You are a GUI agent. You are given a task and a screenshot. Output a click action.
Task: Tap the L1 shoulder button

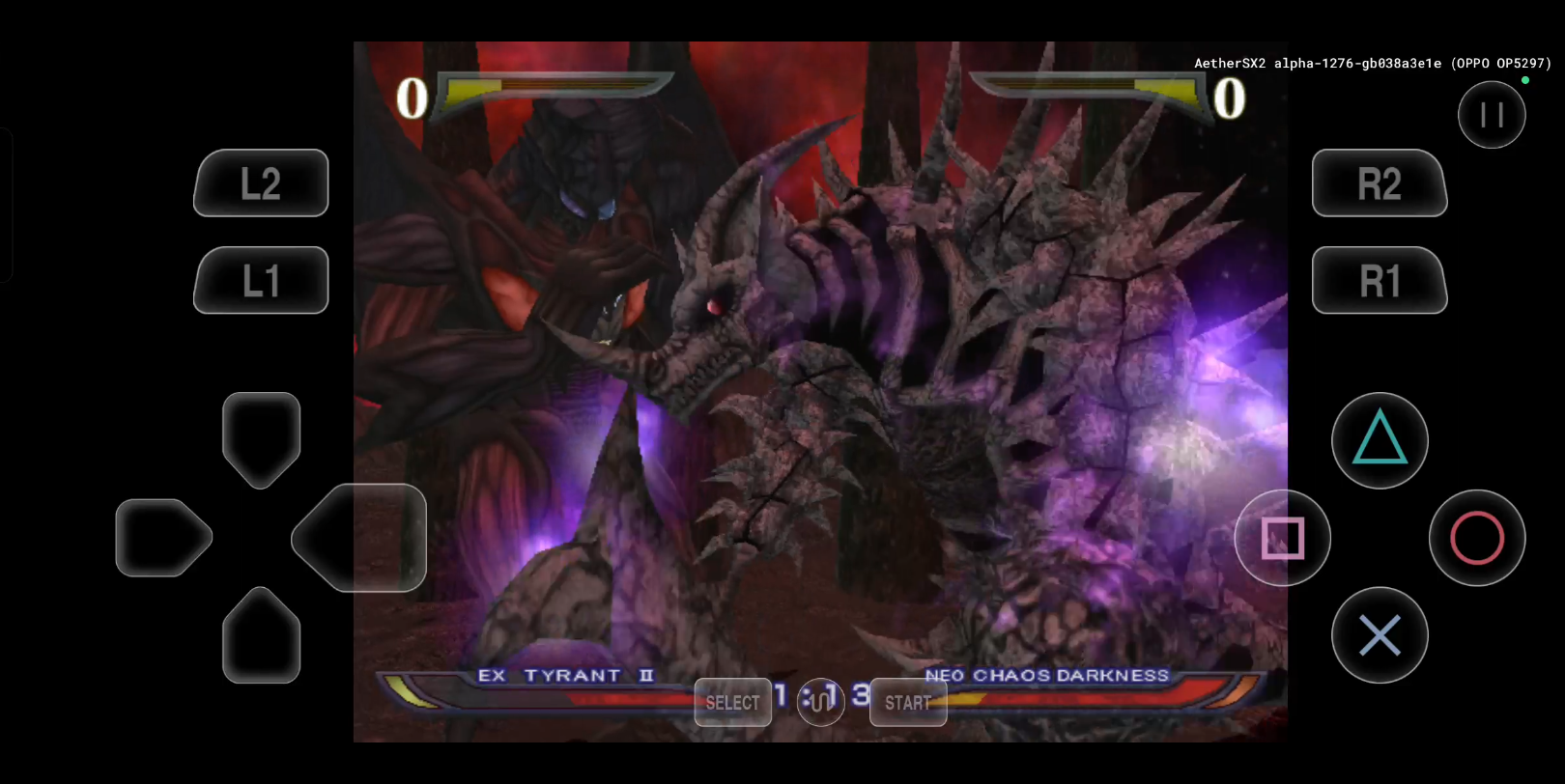click(x=261, y=280)
